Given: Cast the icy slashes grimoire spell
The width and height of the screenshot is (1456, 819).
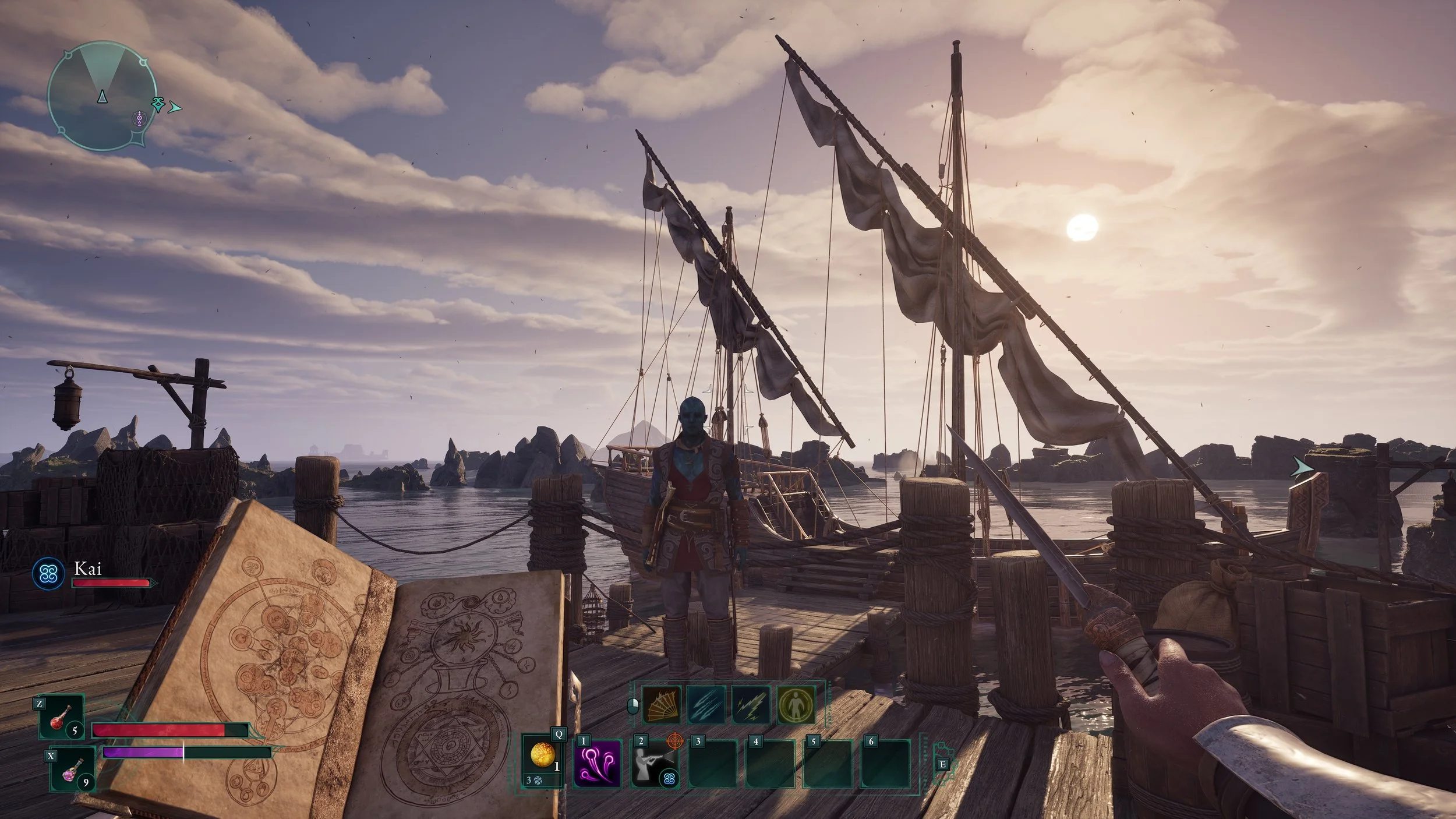Looking at the screenshot, I should click(706, 705).
